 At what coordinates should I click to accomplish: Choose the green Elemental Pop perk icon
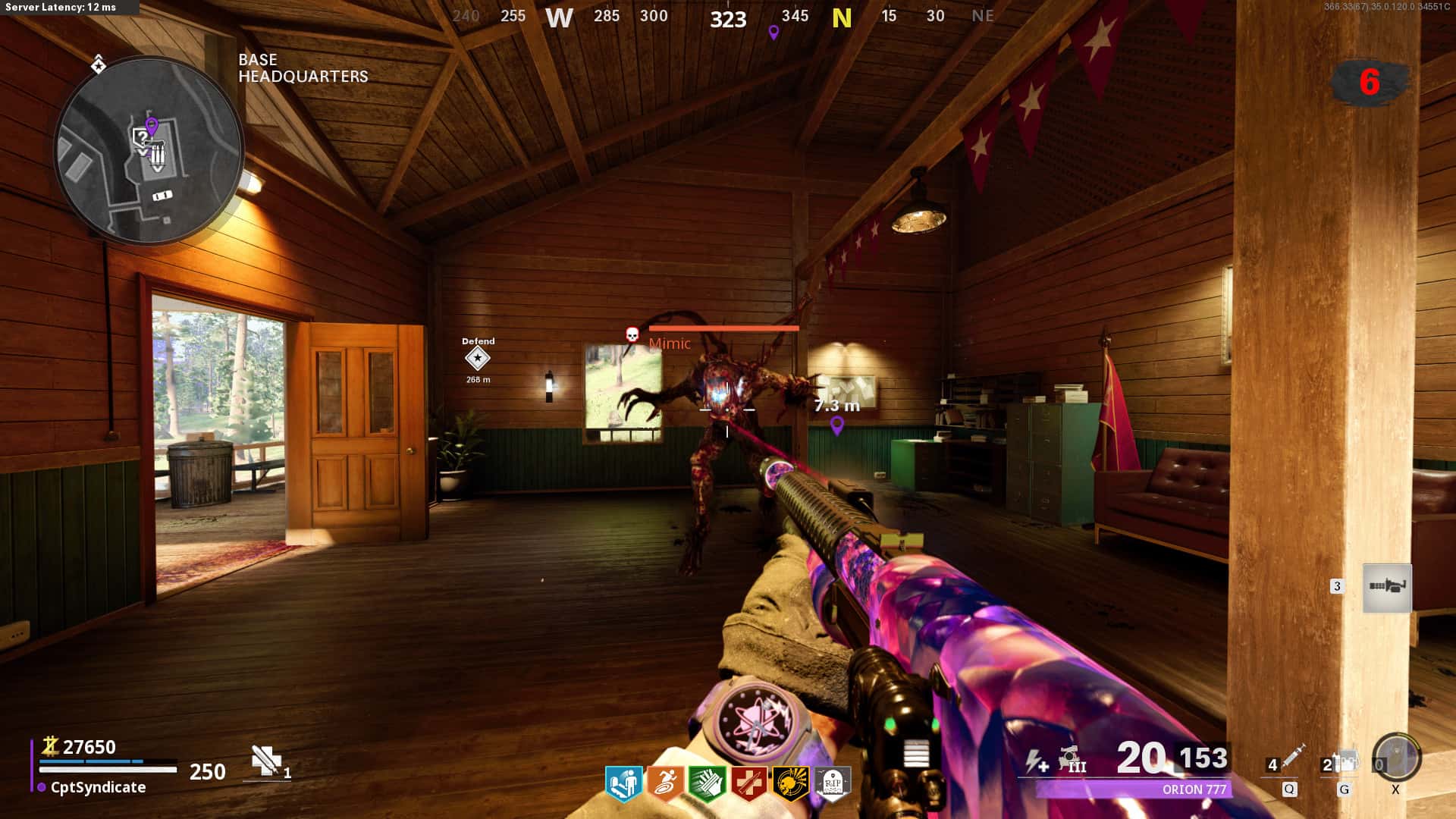[x=707, y=783]
